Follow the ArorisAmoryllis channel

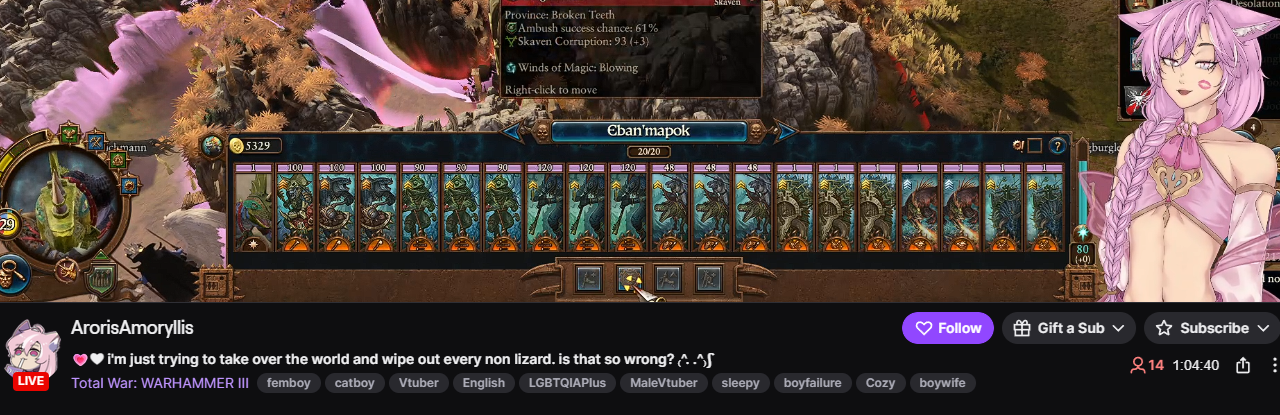[947, 328]
